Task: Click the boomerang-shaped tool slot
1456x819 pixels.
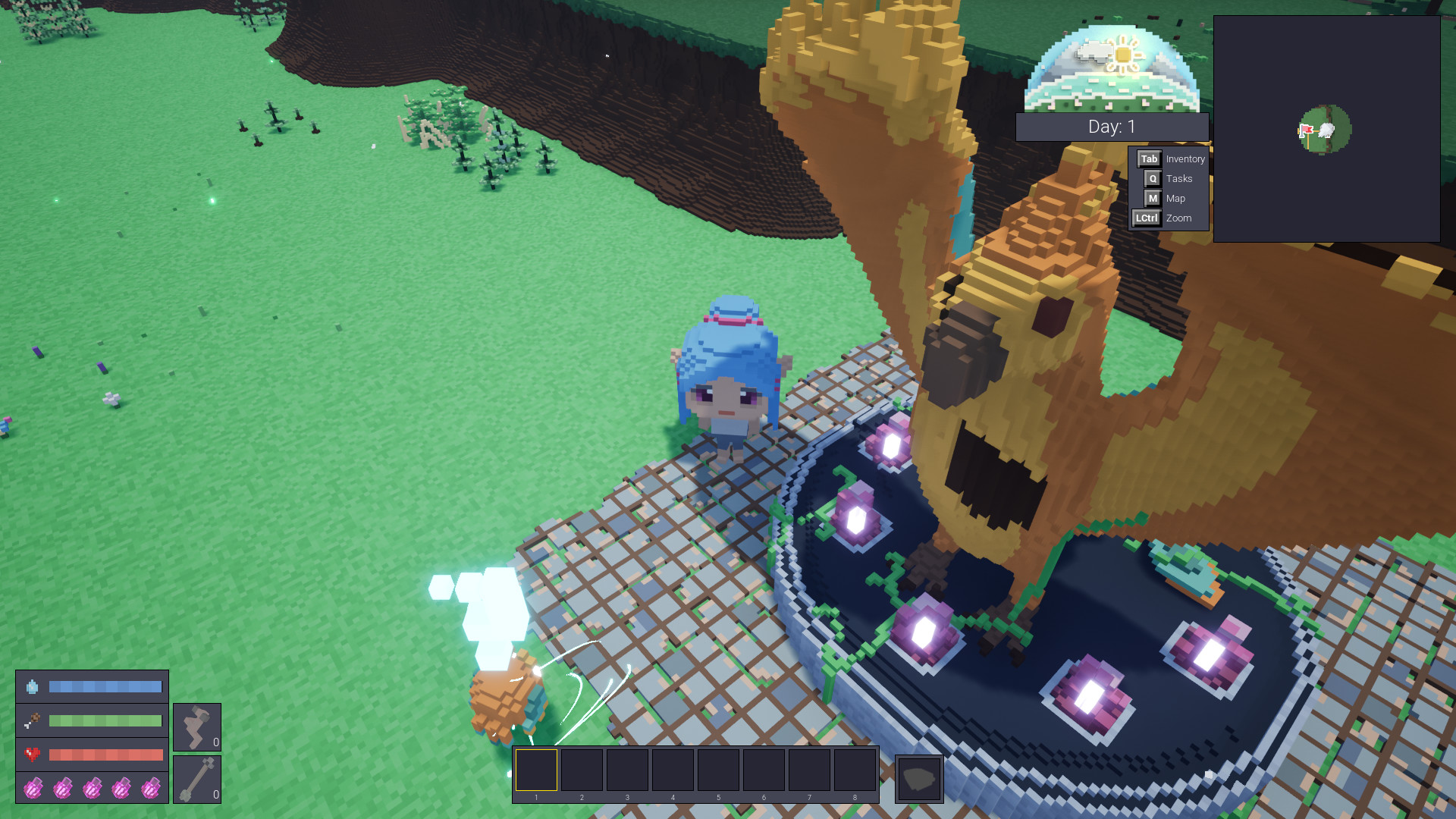Action: point(196,726)
